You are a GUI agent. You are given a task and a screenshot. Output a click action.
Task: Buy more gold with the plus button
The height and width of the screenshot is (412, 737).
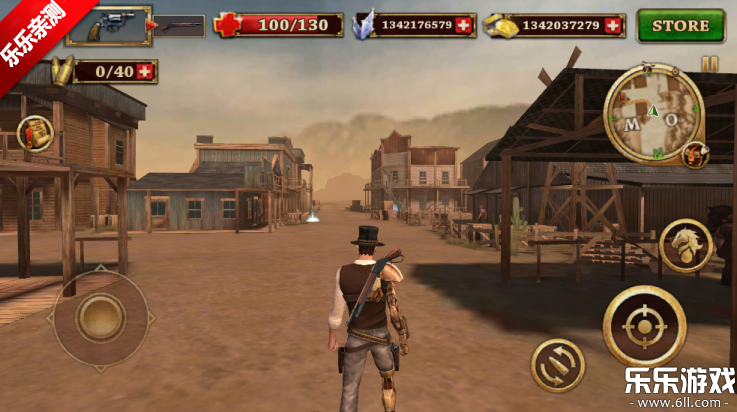[615, 25]
